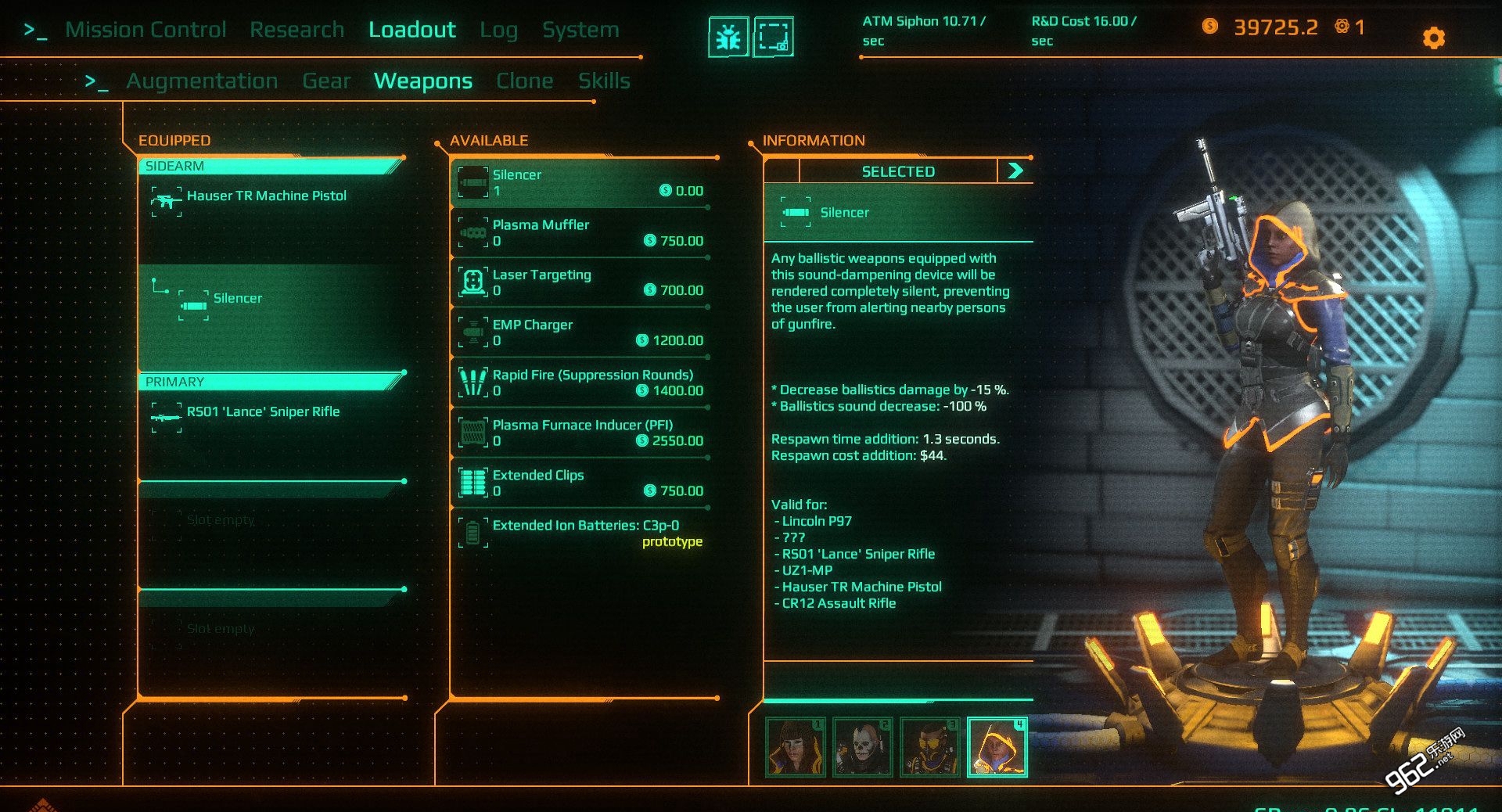1502x812 pixels.
Task: Switch to the Research tab
Action: click(x=296, y=30)
